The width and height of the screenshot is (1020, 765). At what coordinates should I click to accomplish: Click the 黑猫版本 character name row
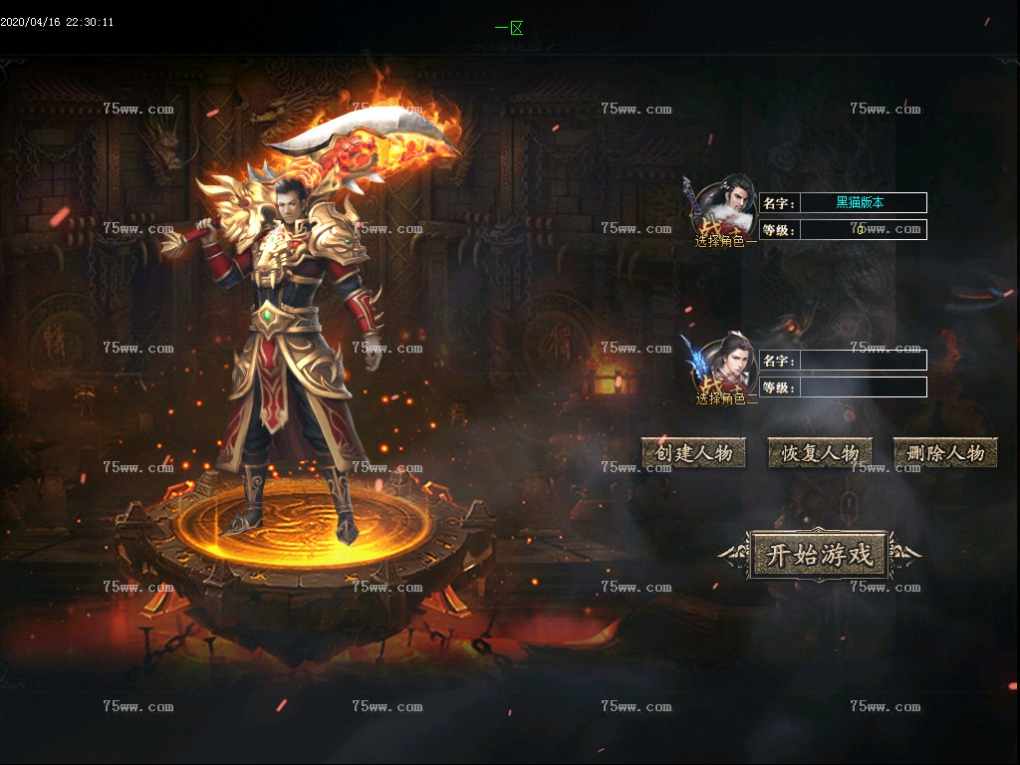click(x=862, y=203)
